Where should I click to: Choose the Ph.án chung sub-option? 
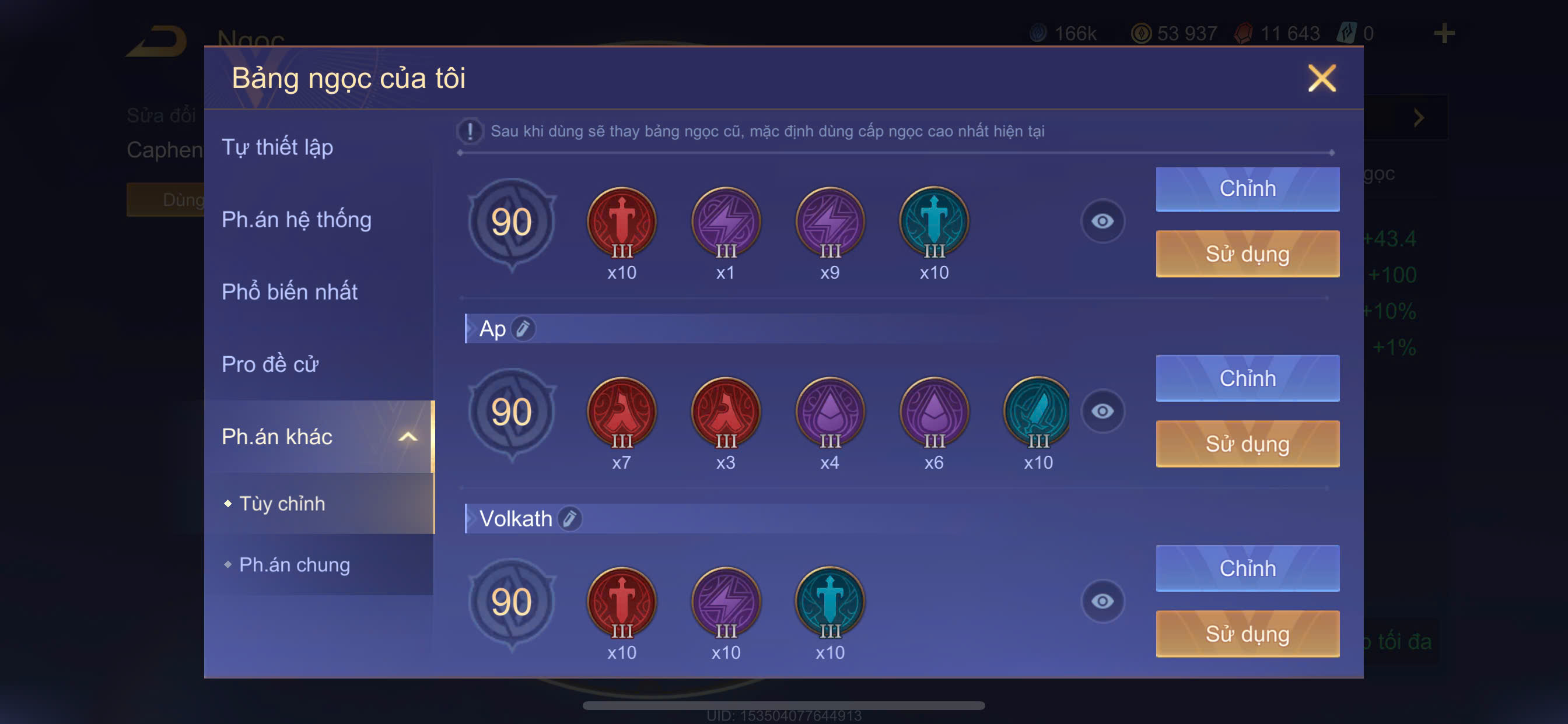(294, 564)
